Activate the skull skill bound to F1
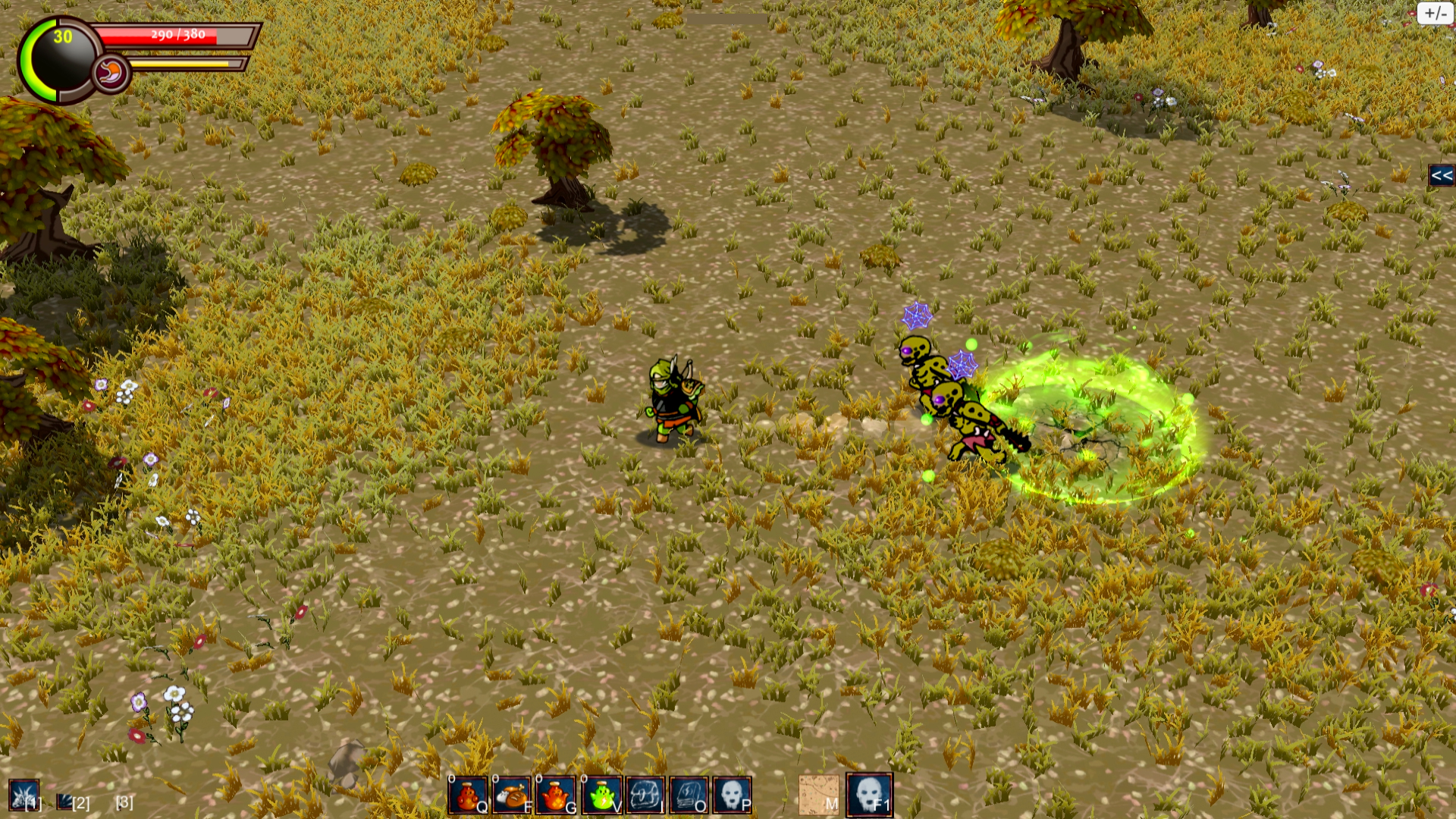Image resolution: width=1456 pixels, height=819 pixels. click(x=871, y=794)
